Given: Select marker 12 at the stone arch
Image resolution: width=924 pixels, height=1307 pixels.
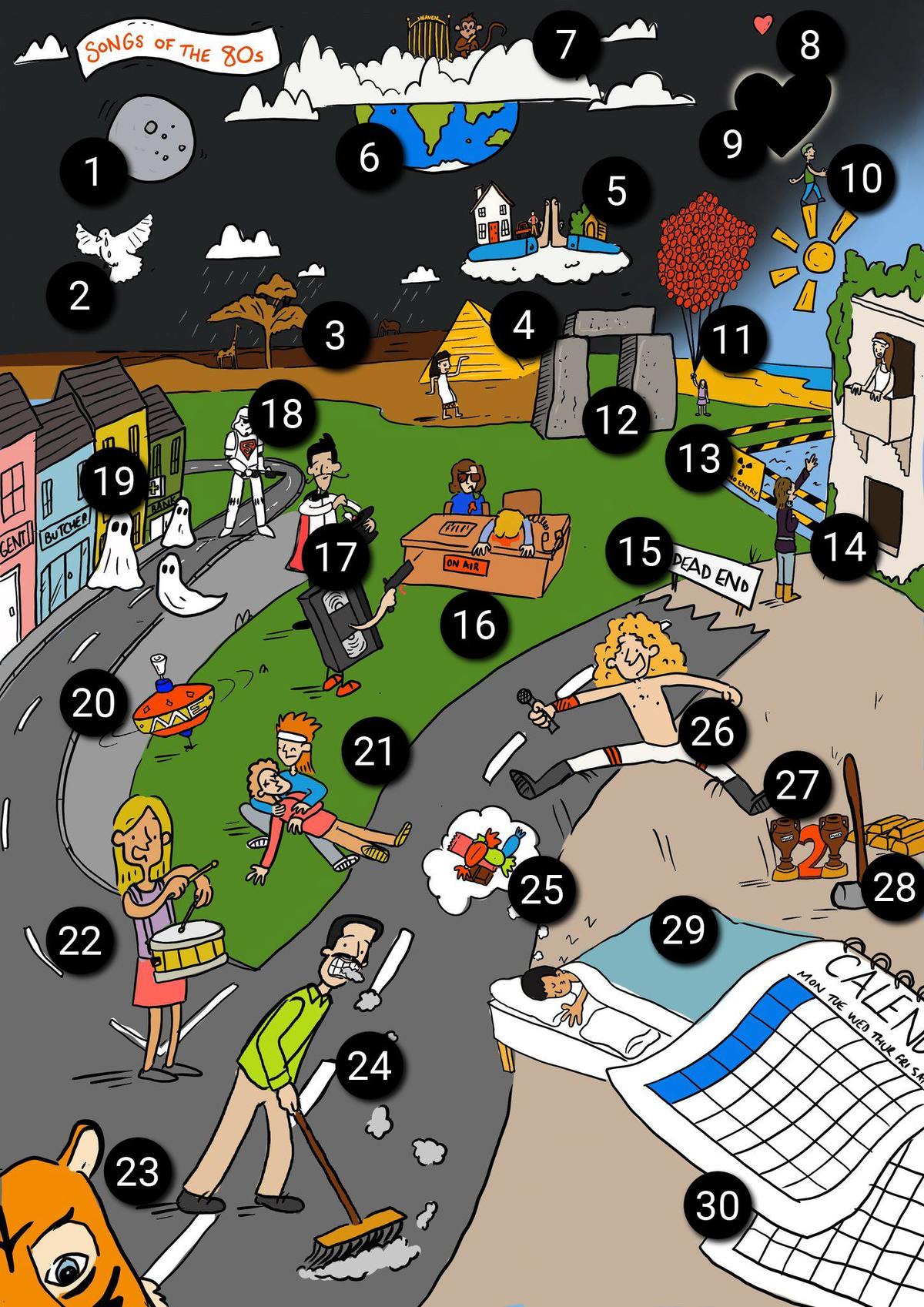Looking at the screenshot, I should coord(616,420).
